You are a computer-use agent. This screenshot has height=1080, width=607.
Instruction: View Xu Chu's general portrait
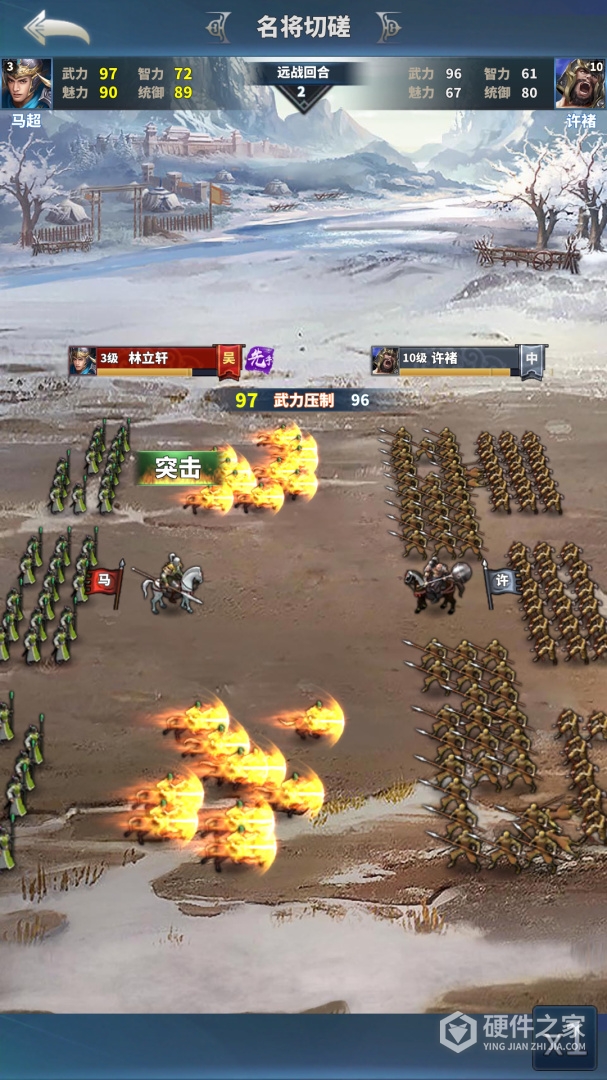580,83
